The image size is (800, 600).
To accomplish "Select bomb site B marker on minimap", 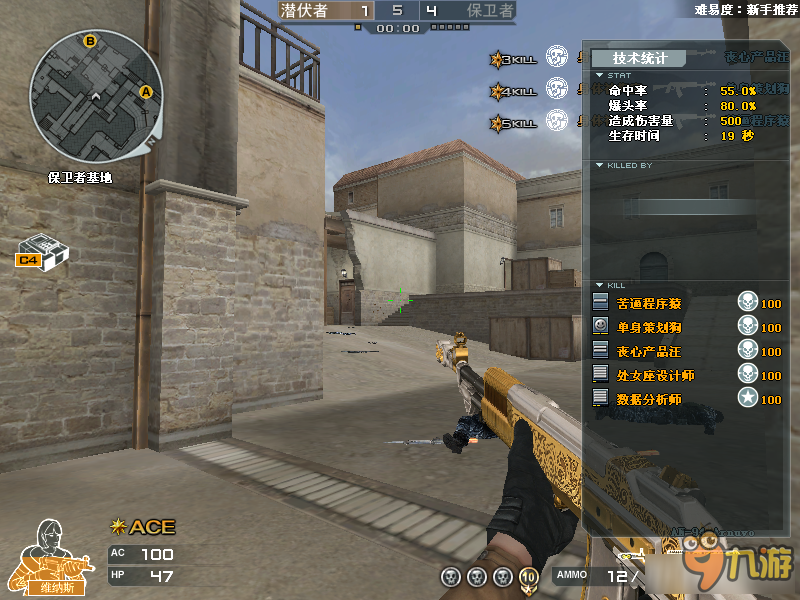I will pyautogui.click(x=90, y=41).
